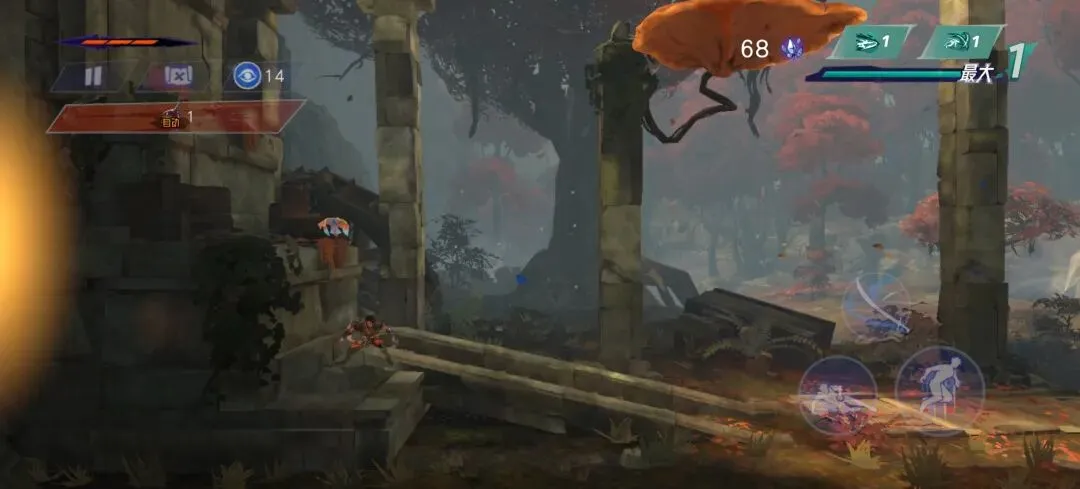This screenshot has height=489, width=1080.
Task: Activate the blue eye vision icon
Action: [245, 76]
